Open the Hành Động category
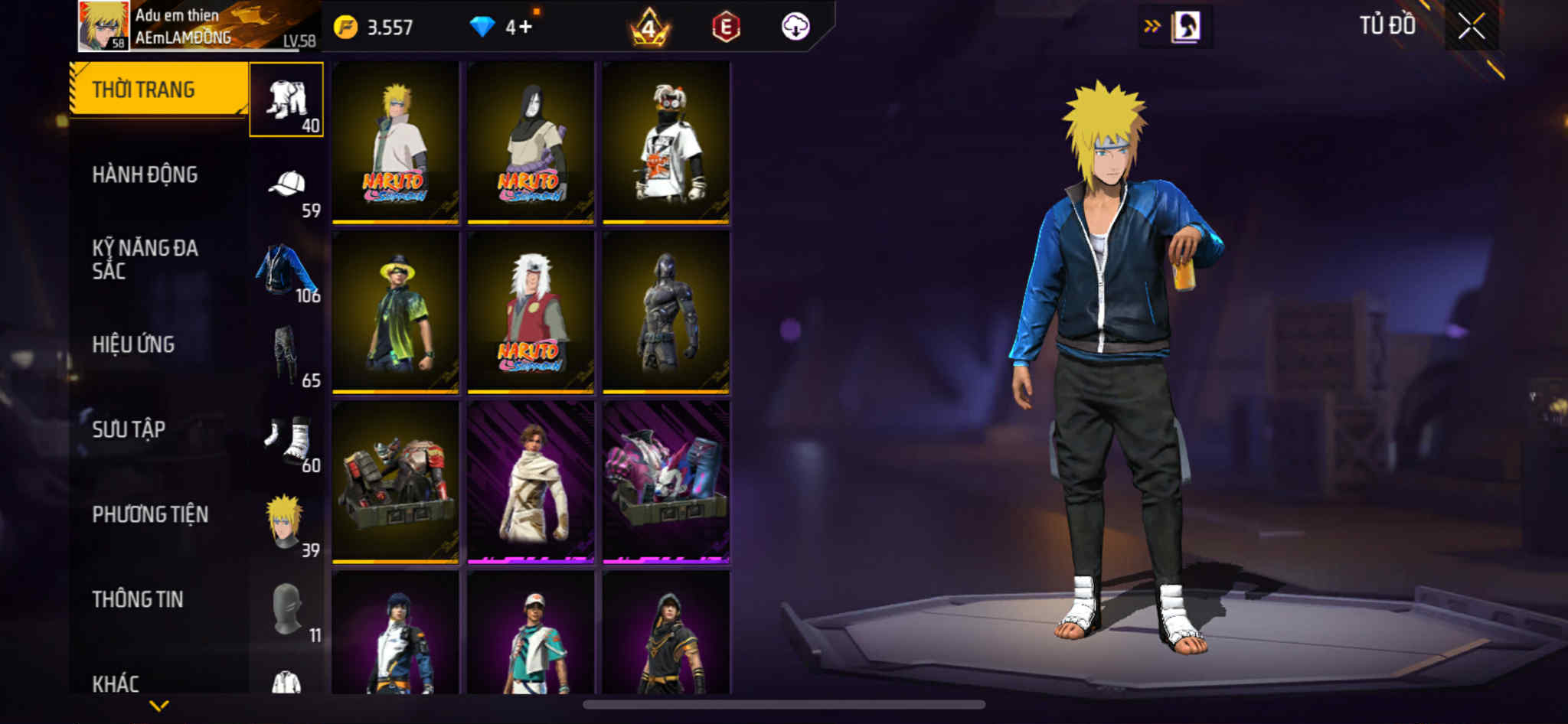The width and height of the screenshot is (1568, 724). 145,174
